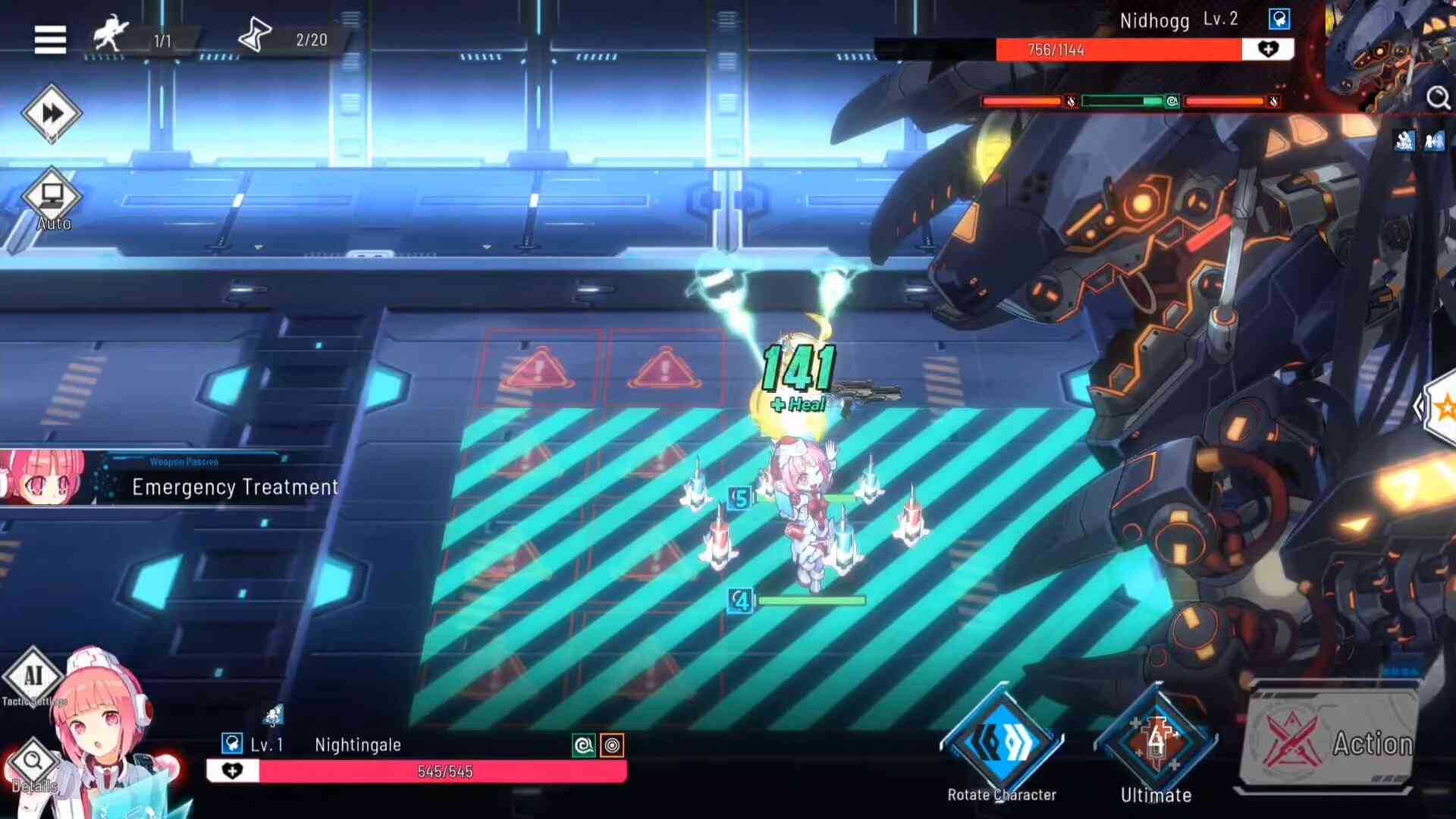1456x819 pixels.
Task: Enable Auto battle mode
Action: [52, 197]
